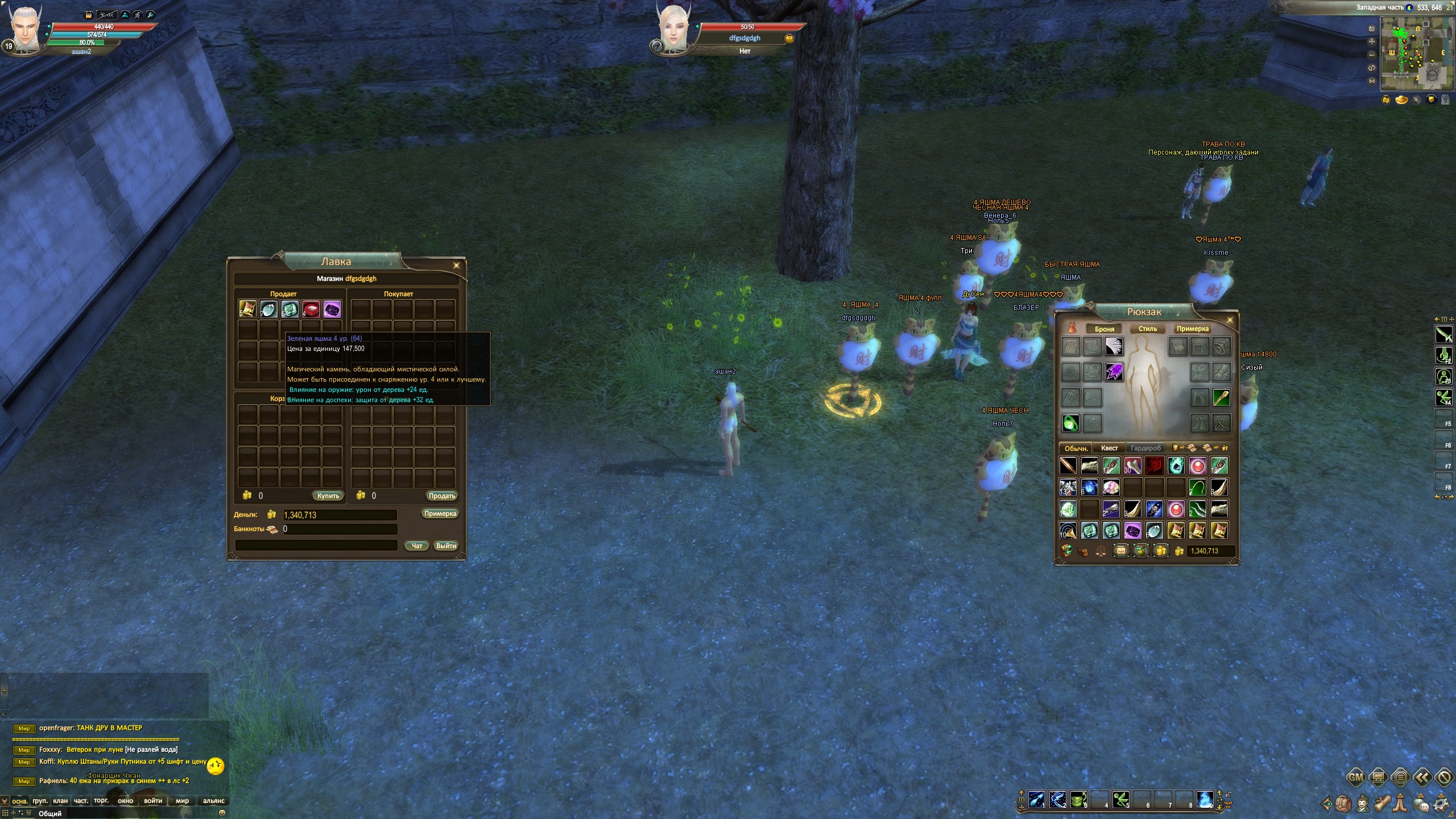
Task: Open the GM help button
Action: 1355,777
